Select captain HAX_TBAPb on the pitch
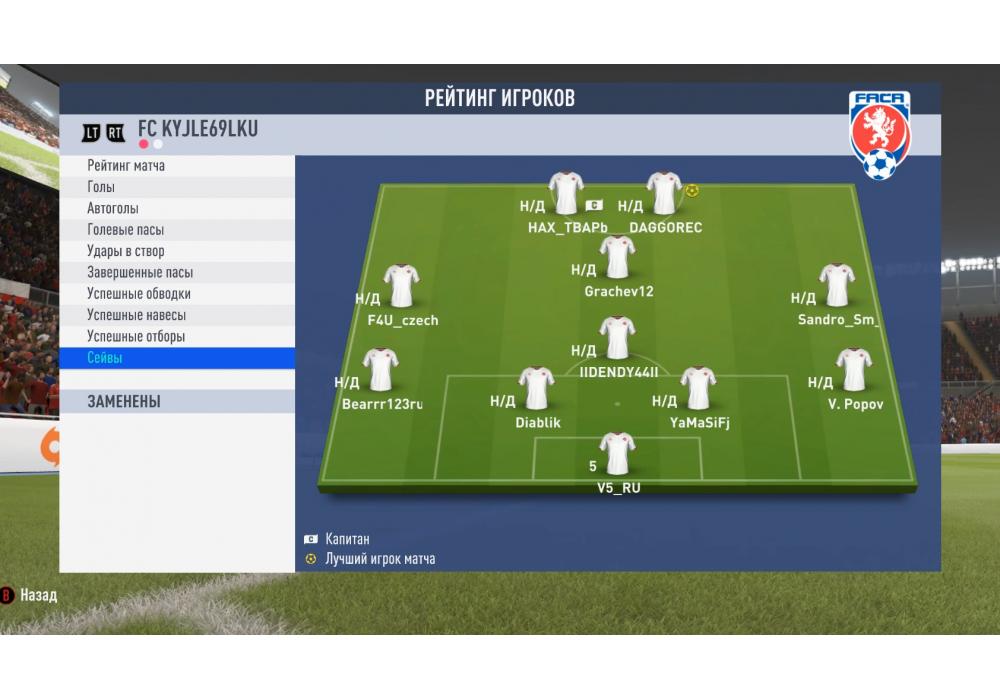This screenshot has height=700, width=1000. pos(566,193)
